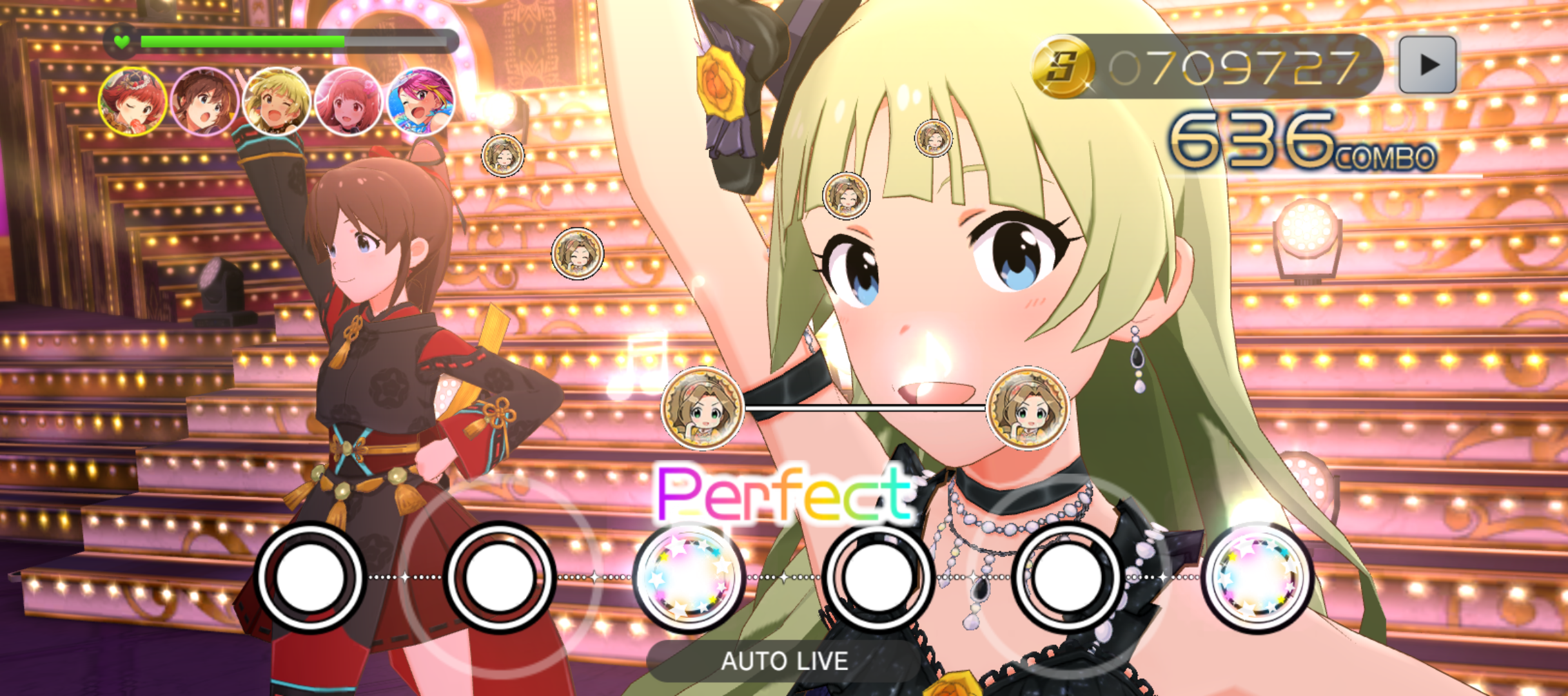Choose the brown-haired idol portrait

[x=205, y=102]
